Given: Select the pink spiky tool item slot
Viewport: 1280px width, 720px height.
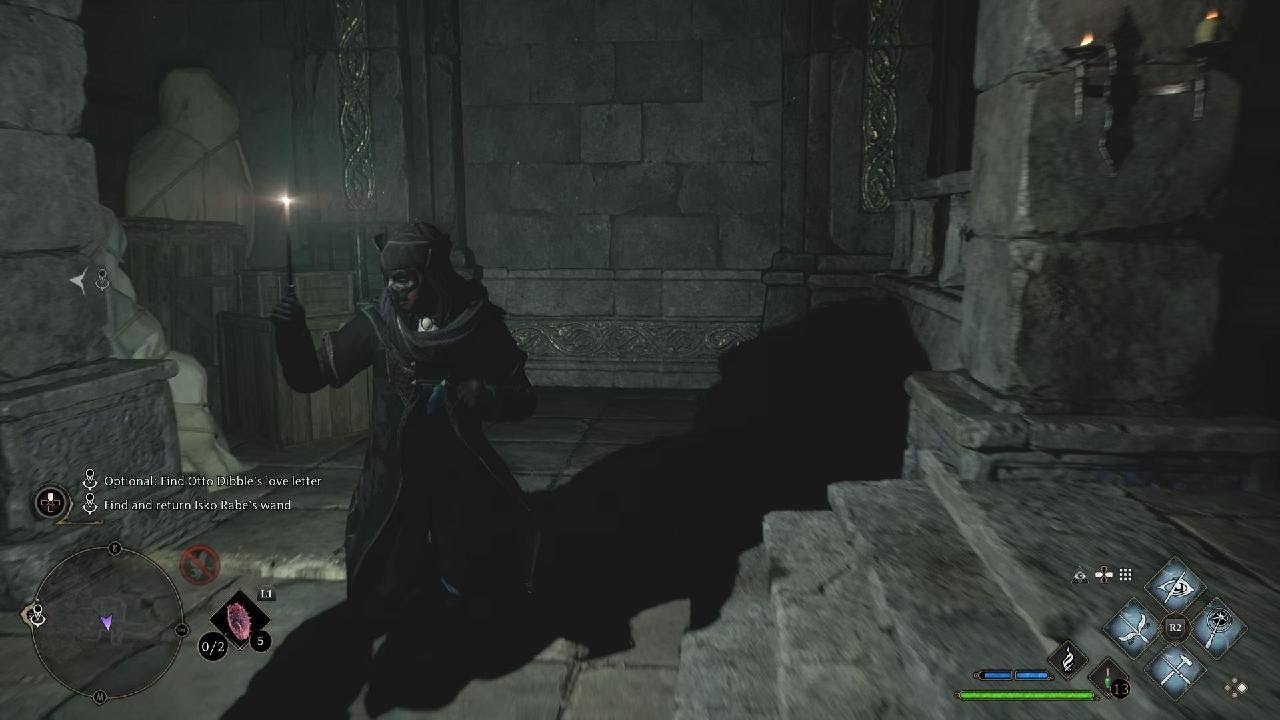Looking at the screenshot, I should point(239,620).
